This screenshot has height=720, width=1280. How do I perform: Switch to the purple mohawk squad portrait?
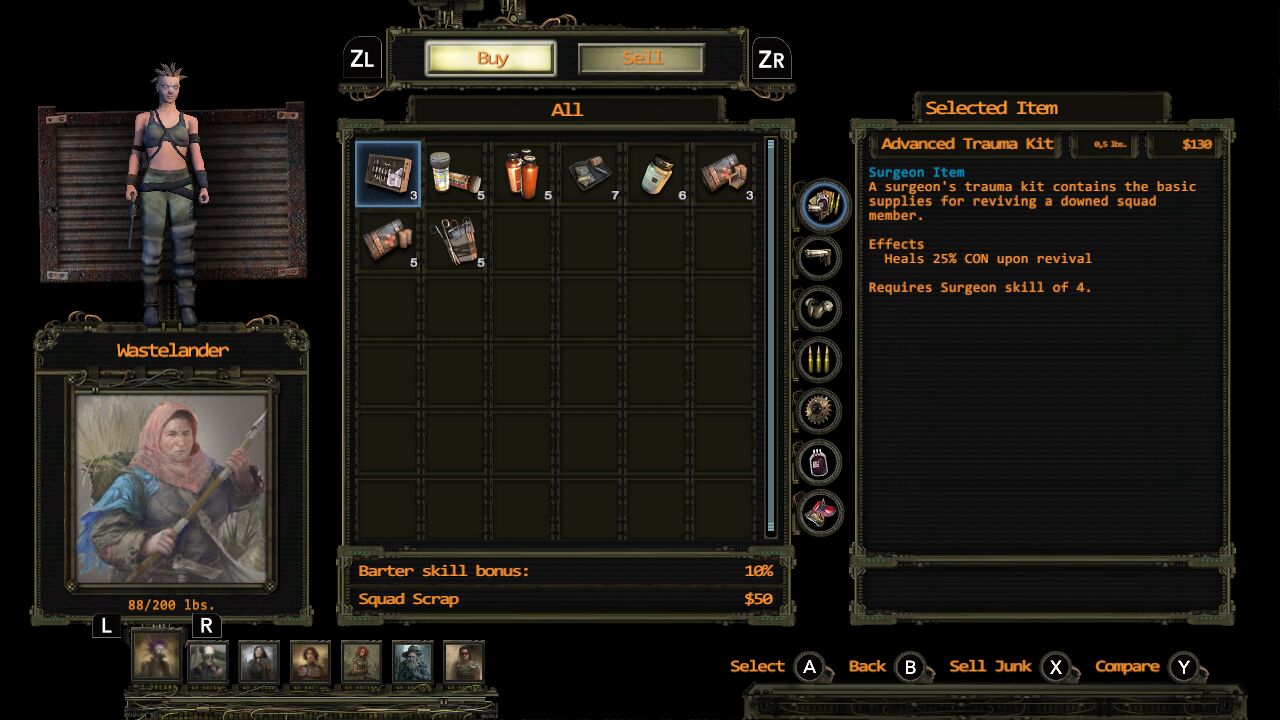point(157,657)
